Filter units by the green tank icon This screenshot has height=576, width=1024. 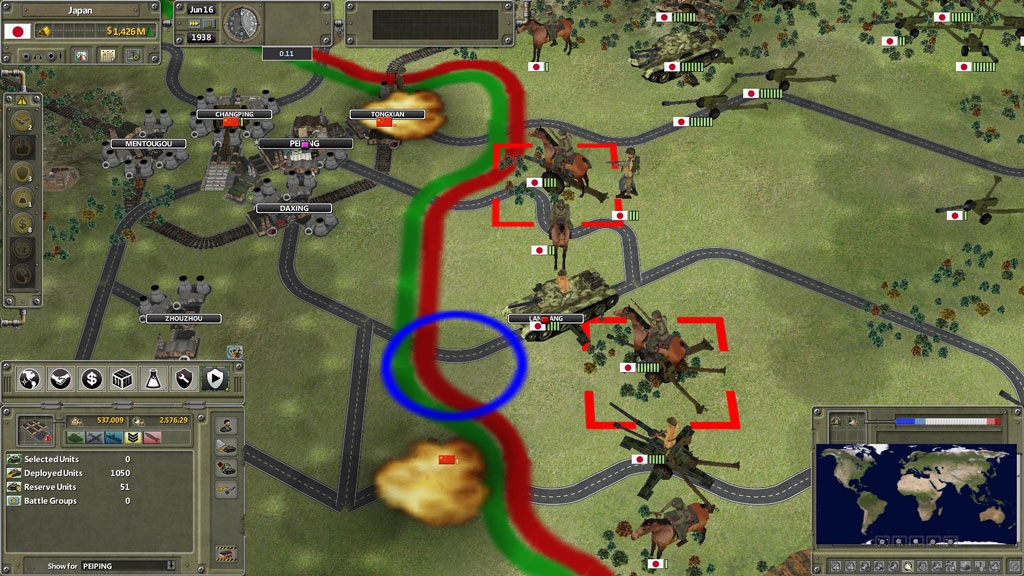pyautogui.click(x=76, y=437)
